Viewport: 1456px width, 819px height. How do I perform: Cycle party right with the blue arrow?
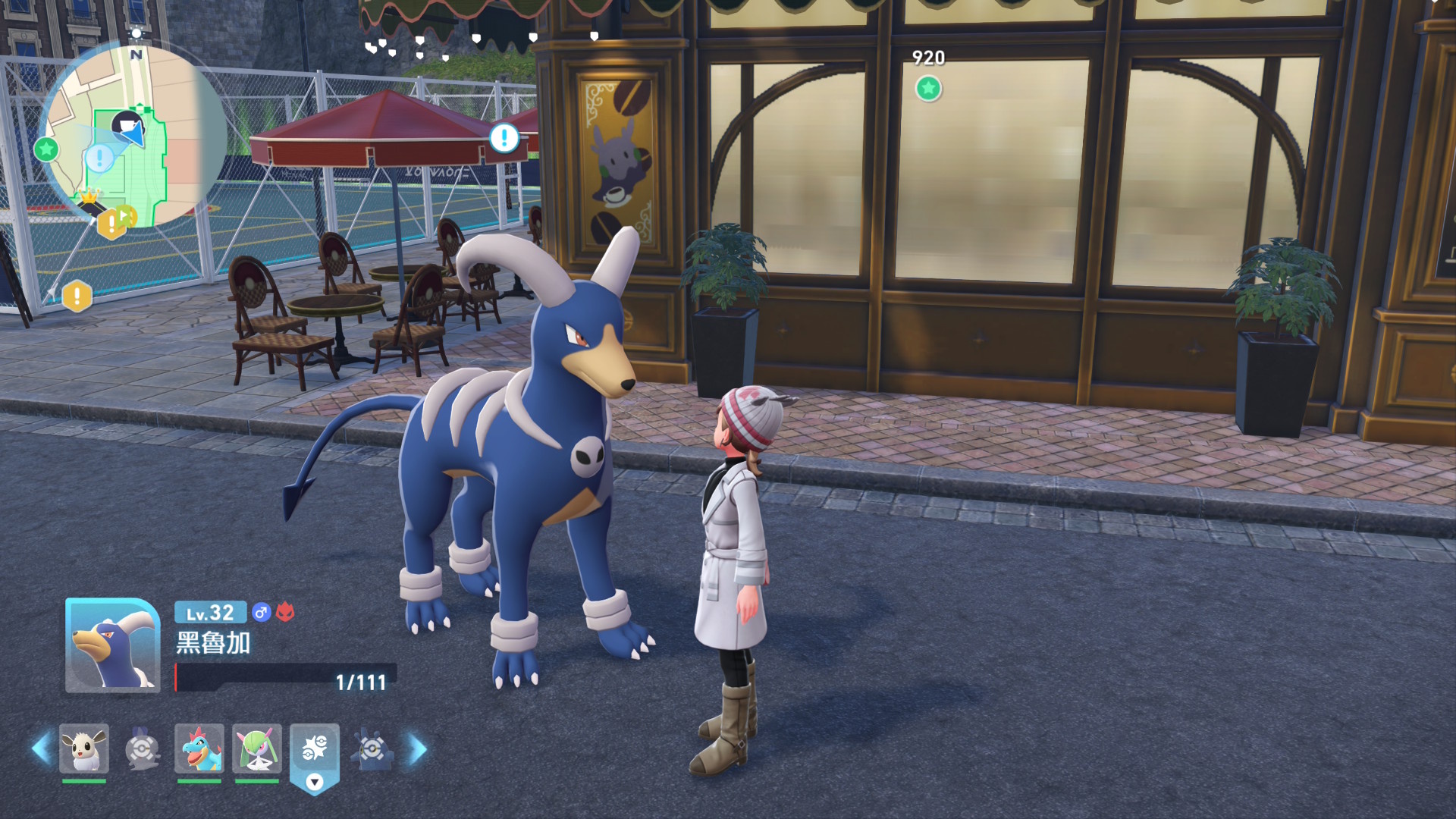click(419, 748)
